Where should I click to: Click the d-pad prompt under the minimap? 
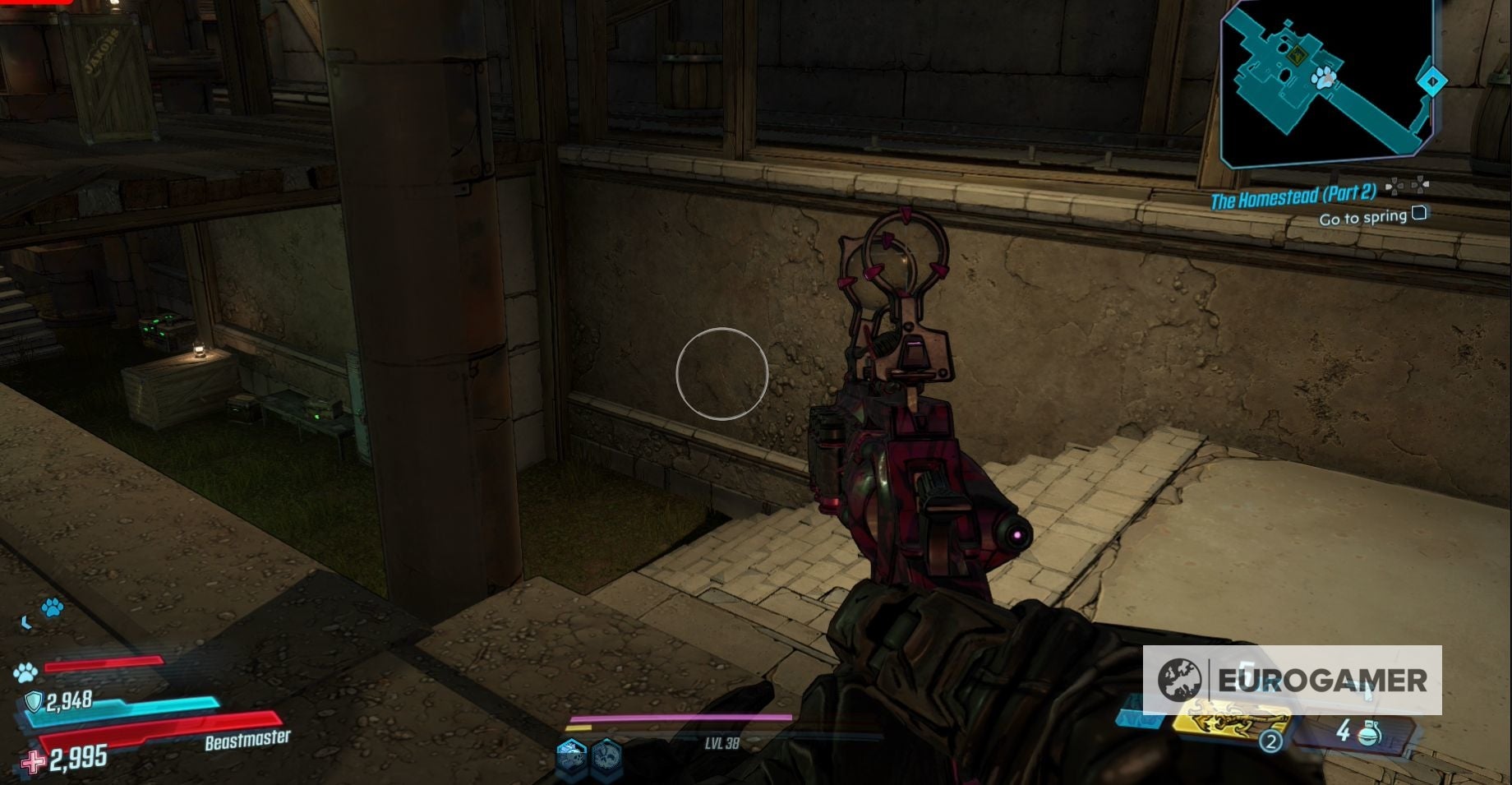tap(1408, 186)
